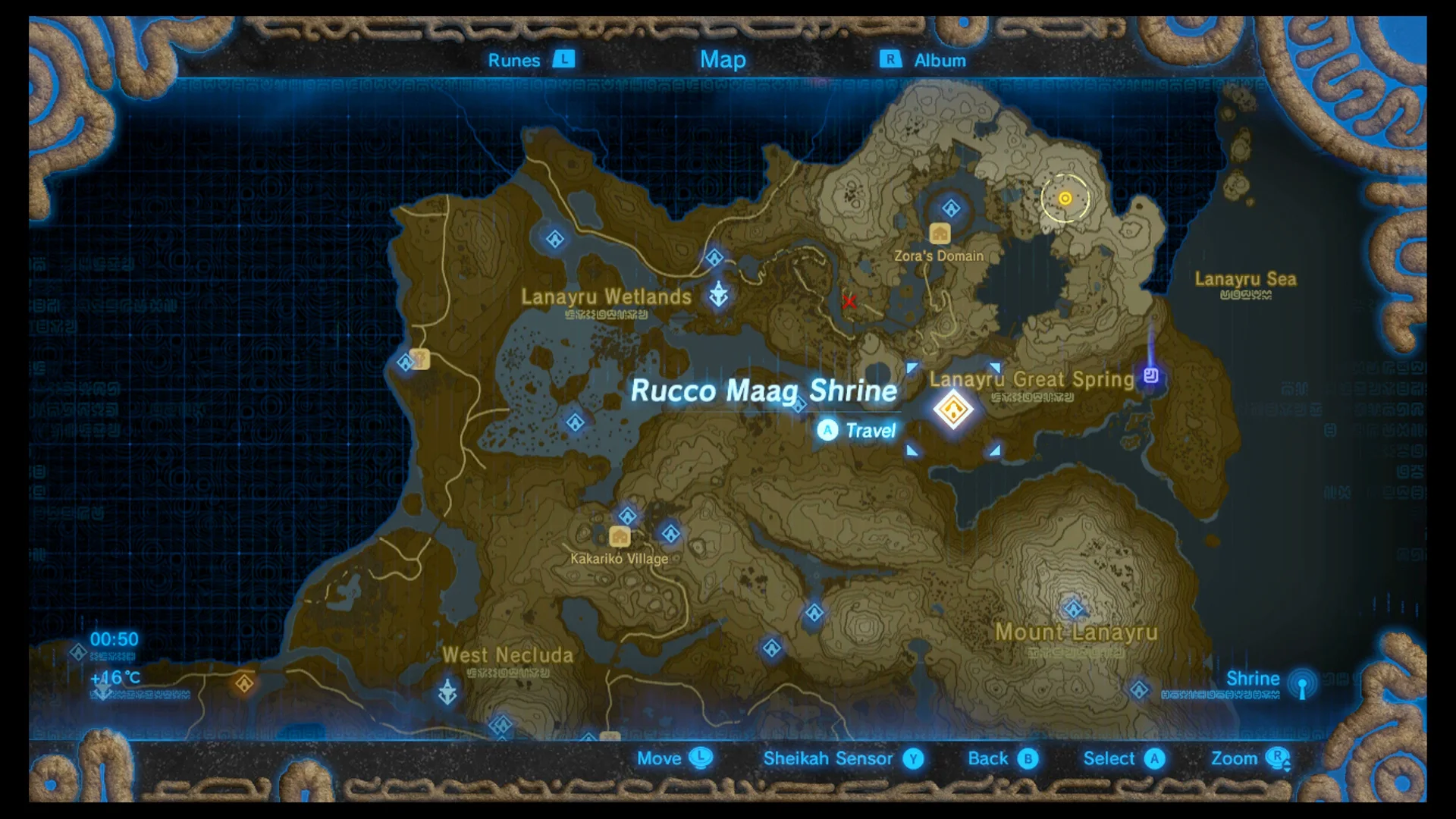Click the purple shrine icon near Lanayru Sea

1151,374
